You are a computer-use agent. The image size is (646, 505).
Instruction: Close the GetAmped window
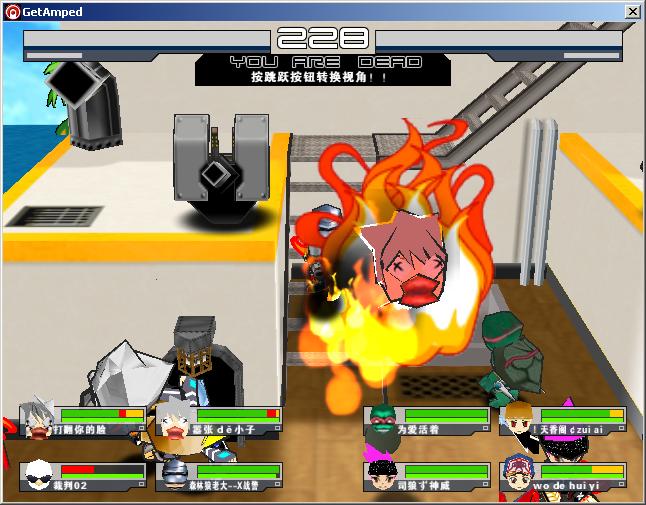click(x=632, y=12)
